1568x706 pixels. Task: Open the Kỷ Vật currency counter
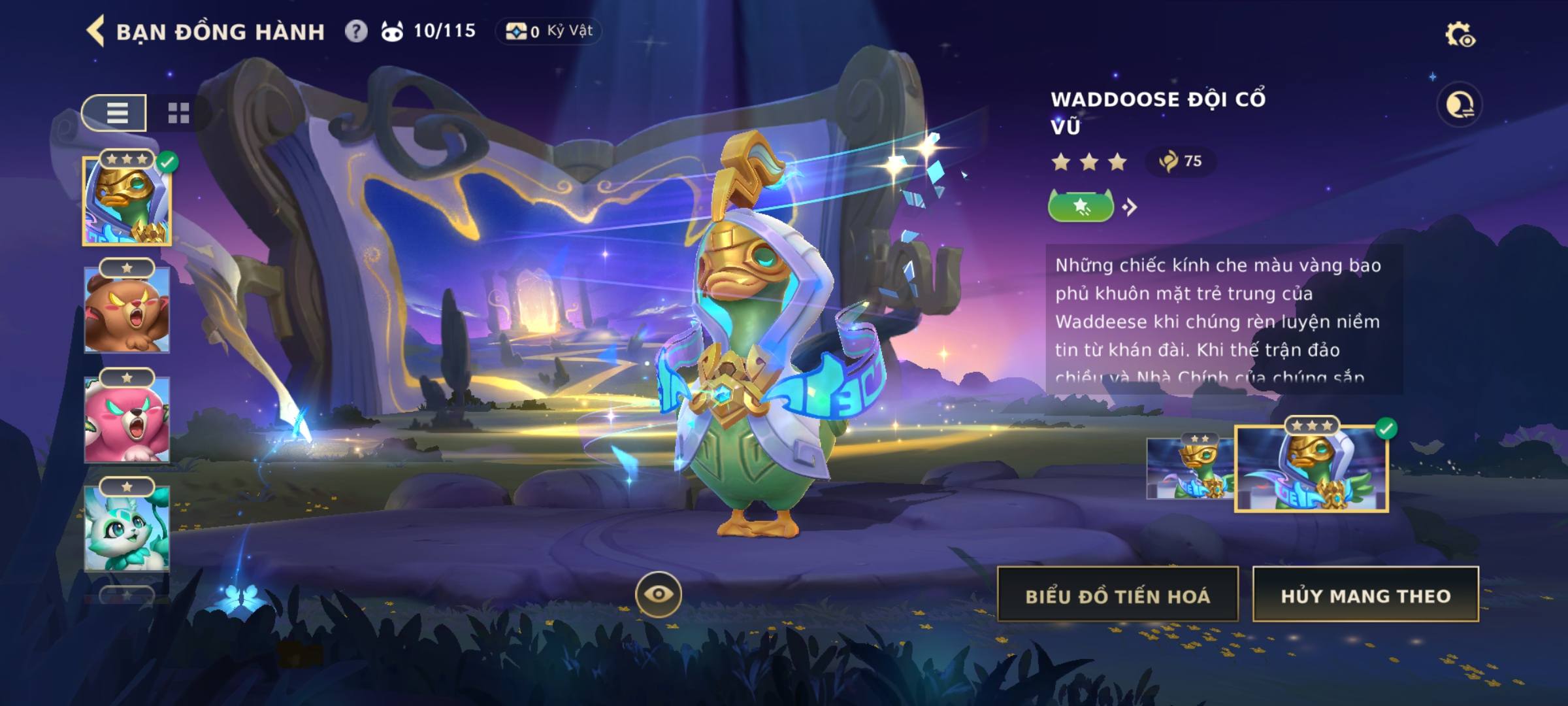(x=549, y=31)
